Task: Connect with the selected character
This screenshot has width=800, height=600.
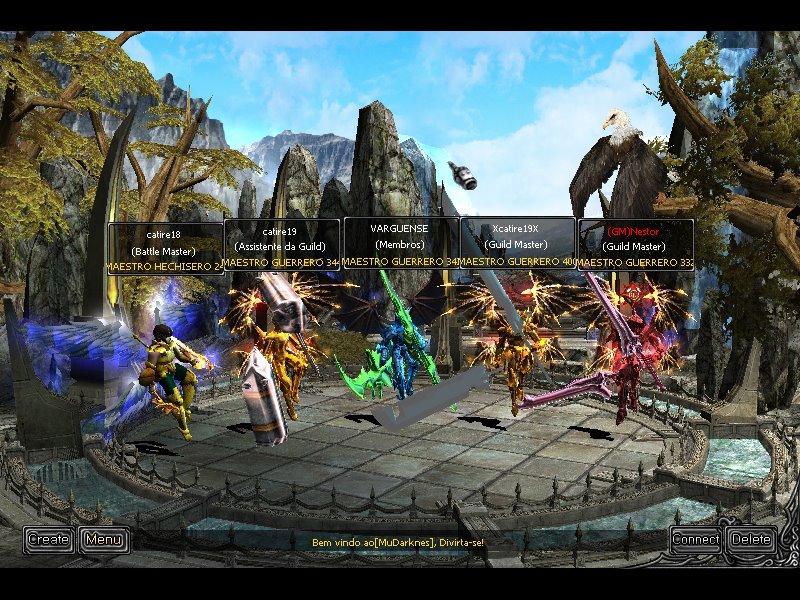Action: click(x=696, y=540)
